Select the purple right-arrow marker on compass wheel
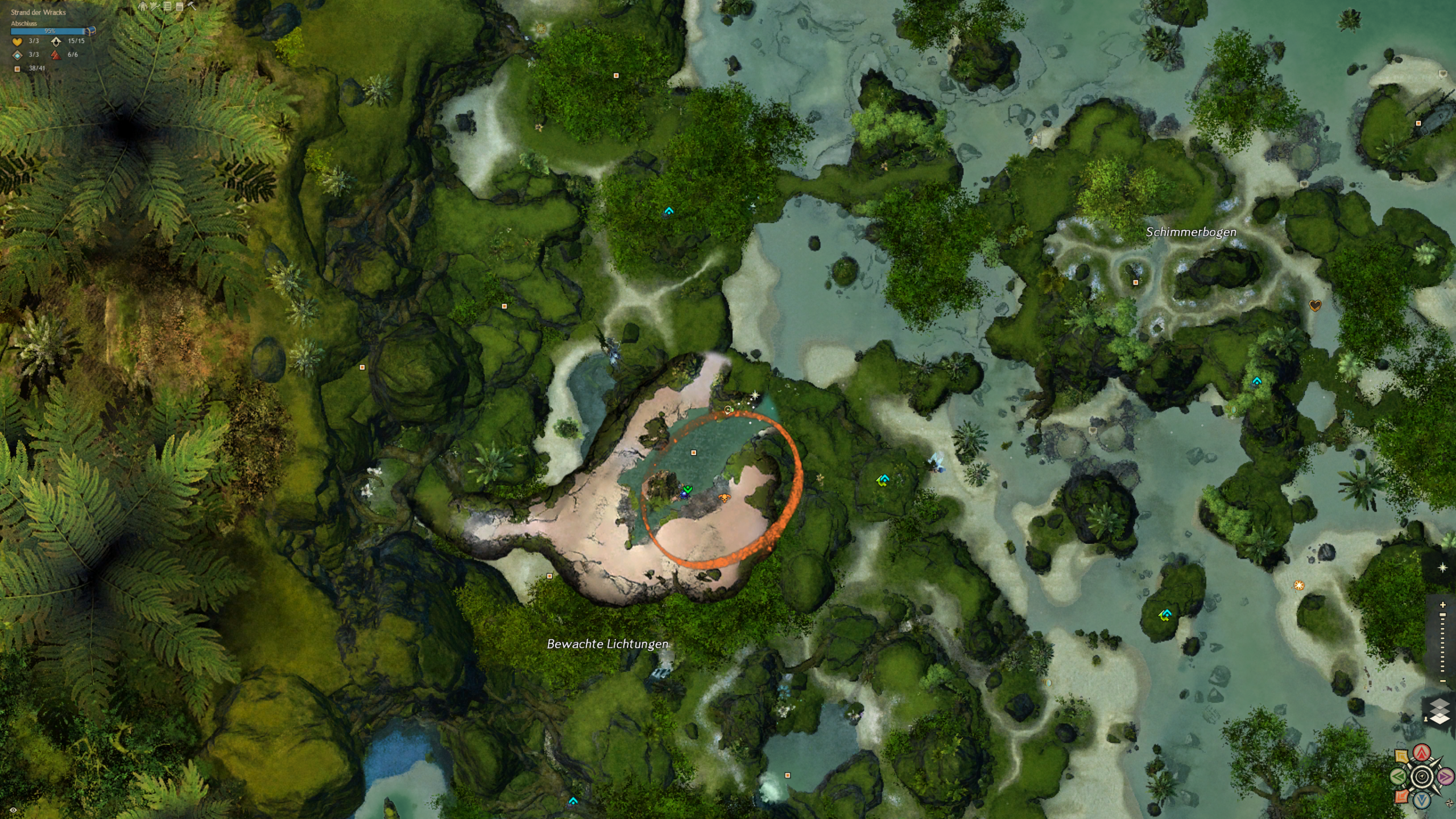Image resolution: width=1456 pixels, height=819 pixels. tap(1445, 776)
